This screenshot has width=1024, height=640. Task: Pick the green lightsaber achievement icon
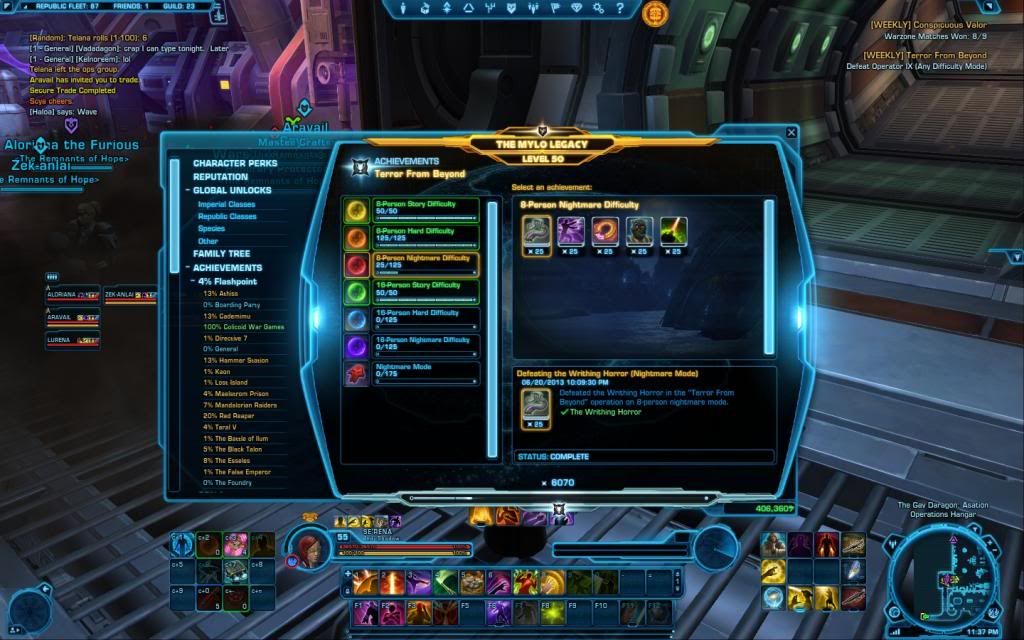(674, 232)
